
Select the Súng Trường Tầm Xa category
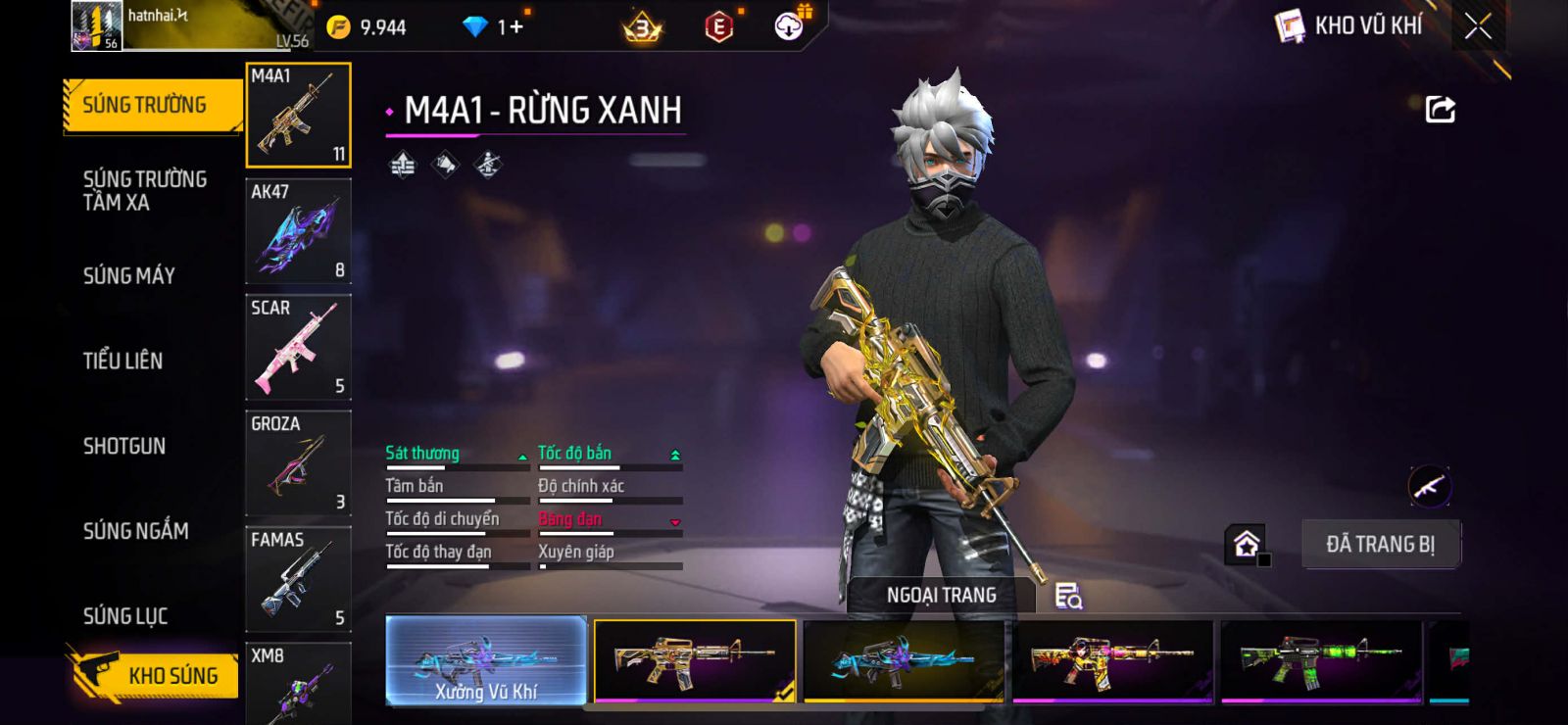pyautogui.click(x=144, y=191)
